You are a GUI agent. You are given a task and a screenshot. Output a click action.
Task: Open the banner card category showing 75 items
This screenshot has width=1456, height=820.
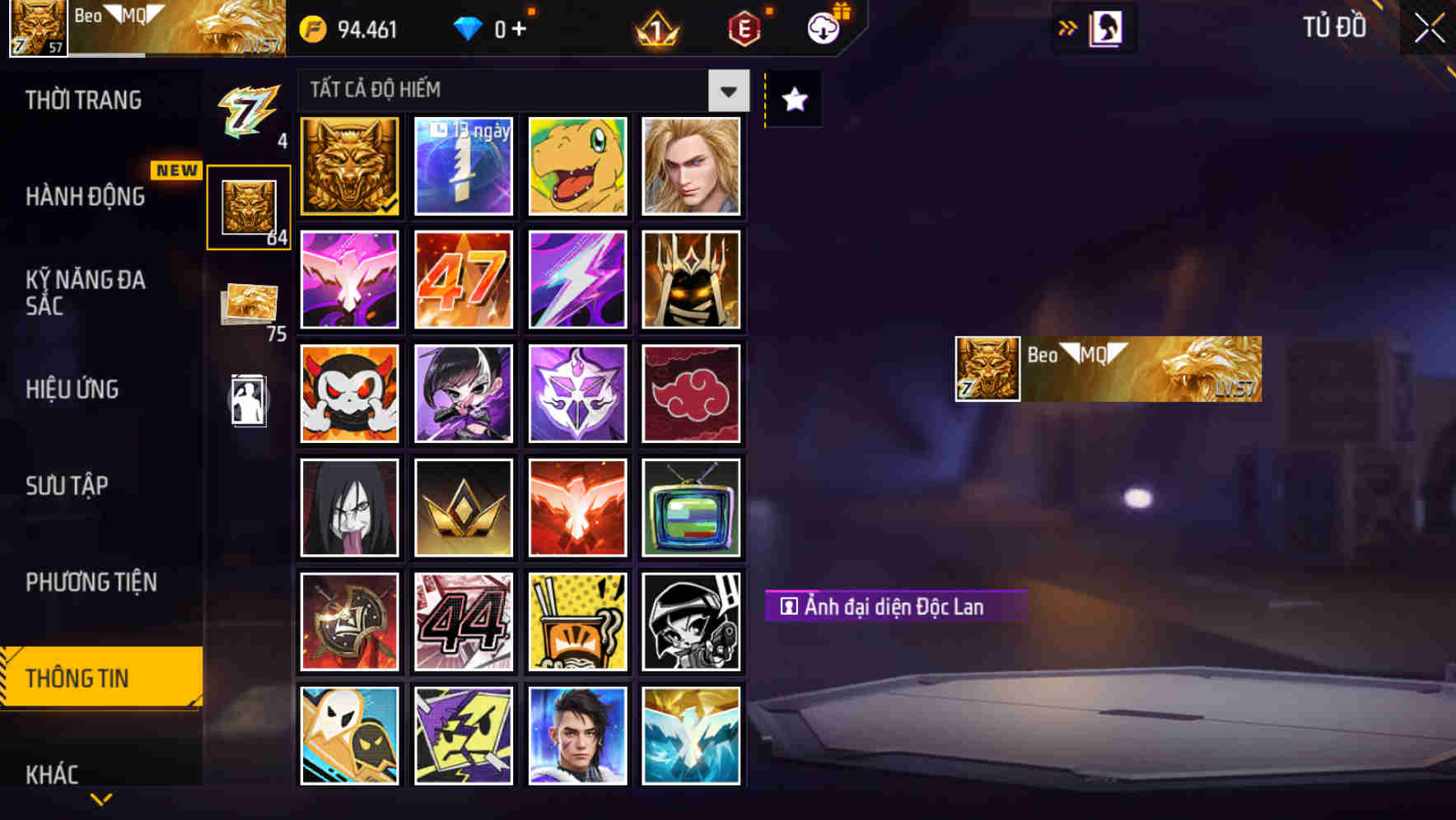pos(250,302)
